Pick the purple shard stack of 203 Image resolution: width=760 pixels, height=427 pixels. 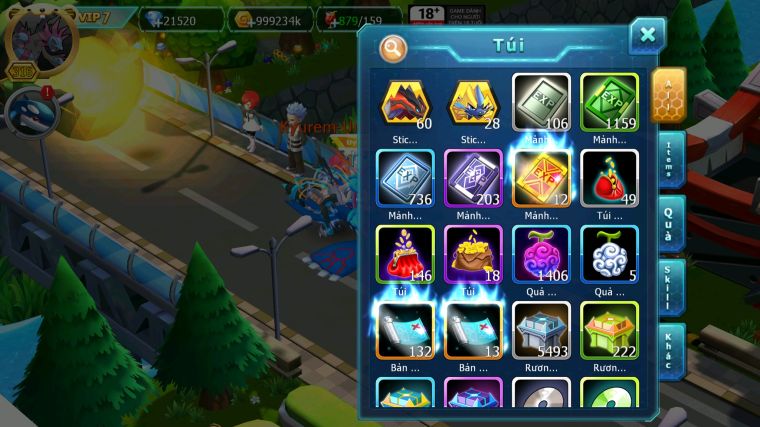tap(473, 178)
